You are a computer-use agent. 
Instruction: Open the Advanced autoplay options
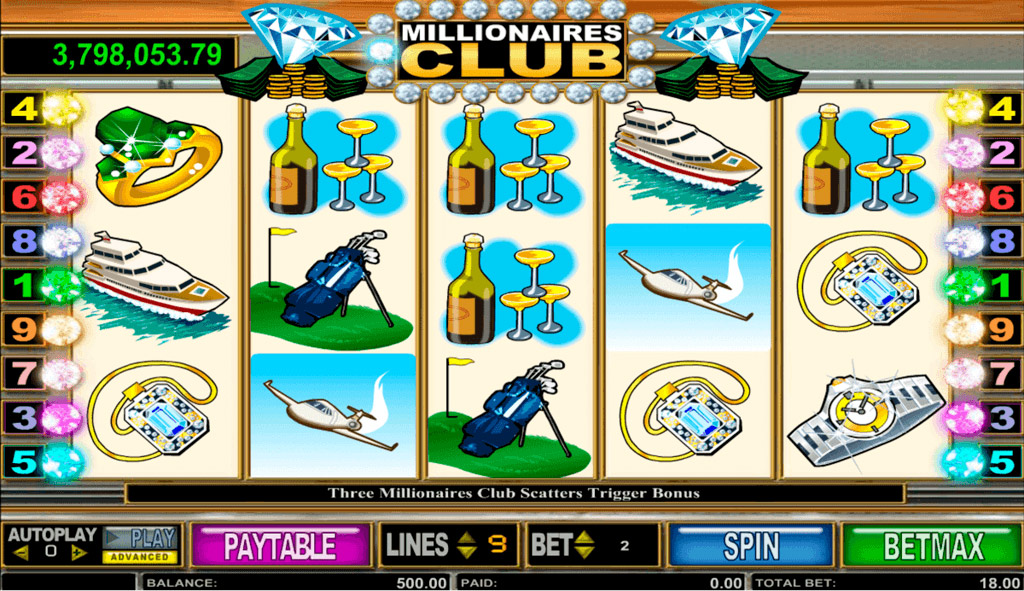139,557
